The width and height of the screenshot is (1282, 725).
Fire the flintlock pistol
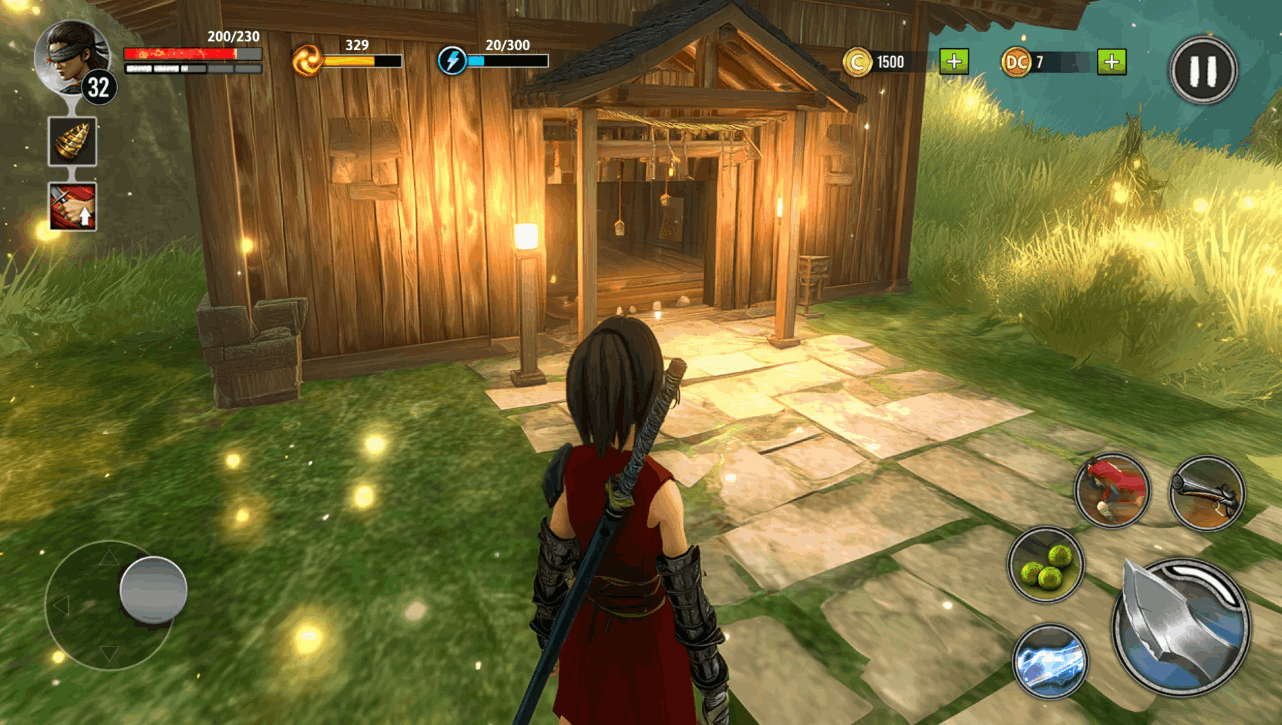(x=1206, y=493)
